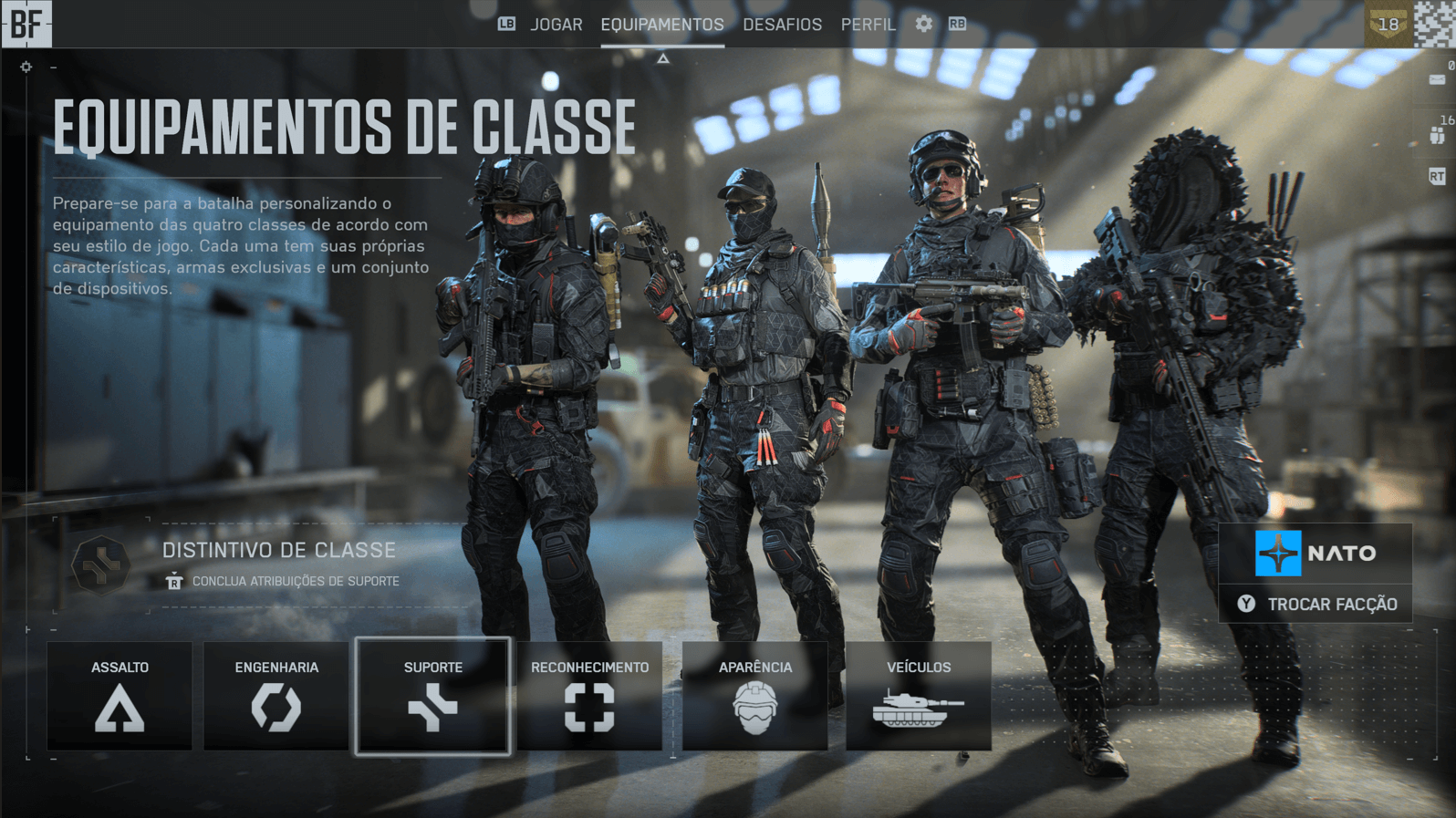This screenshot has height=818, width=1456.
Task: Select the ENGENHARIA class tile
Action: point(276,696)
